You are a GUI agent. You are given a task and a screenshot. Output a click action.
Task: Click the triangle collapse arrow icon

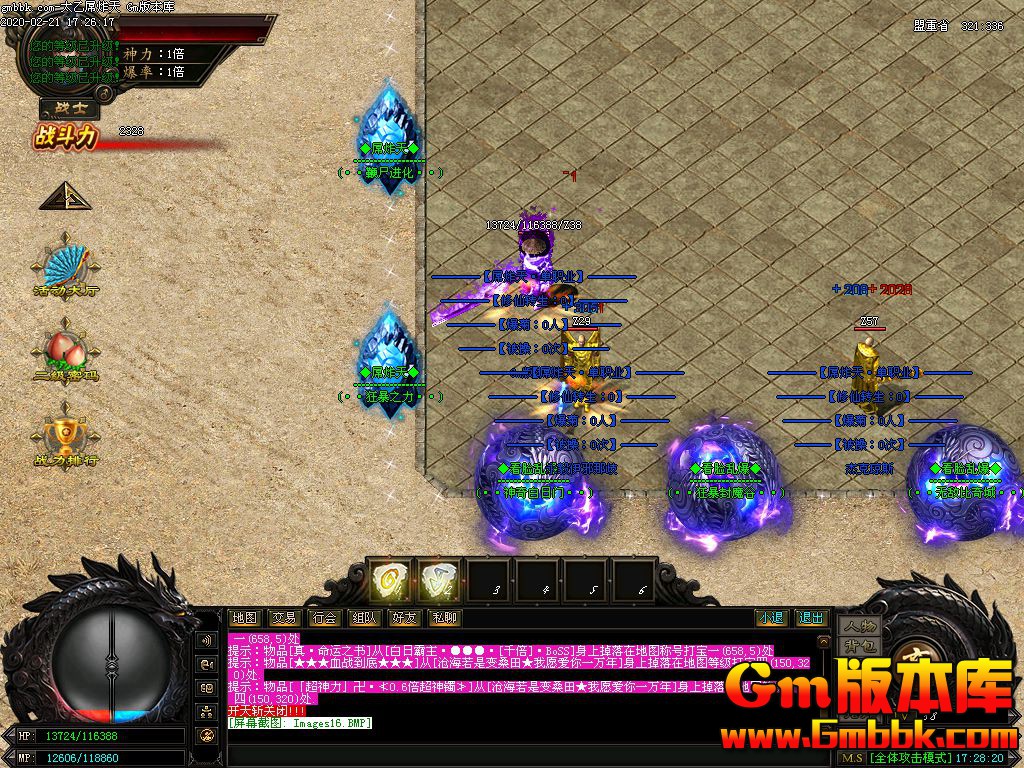coord(65,197)
